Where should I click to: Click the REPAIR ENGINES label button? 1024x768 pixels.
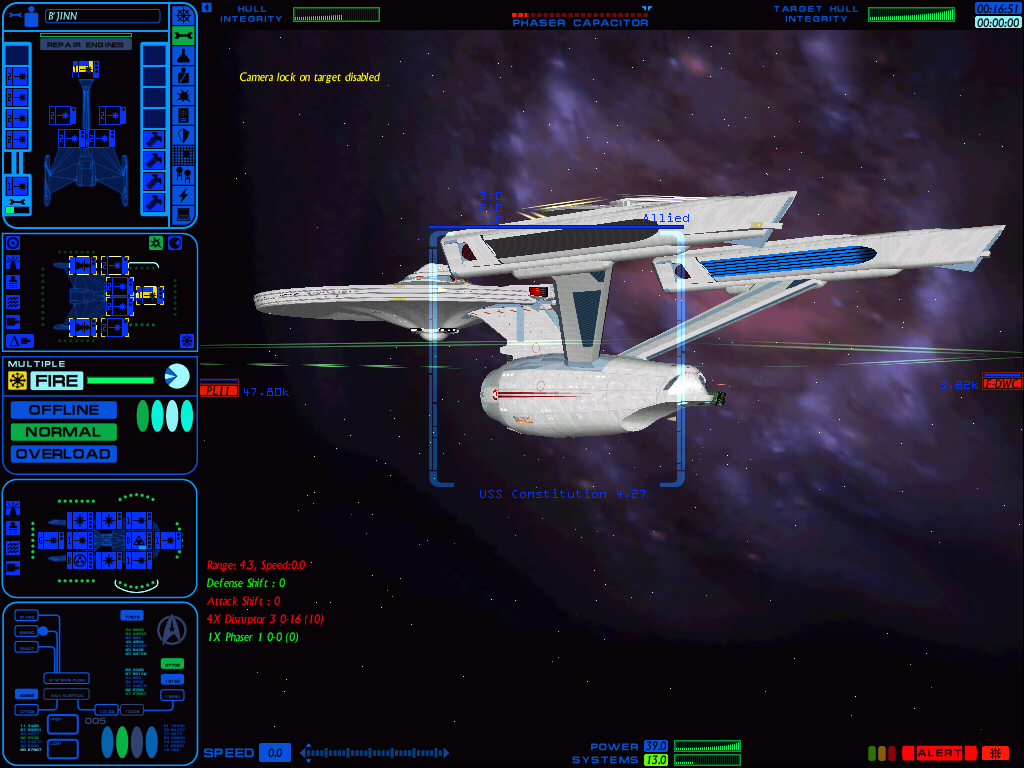click(x=85, y=45)
